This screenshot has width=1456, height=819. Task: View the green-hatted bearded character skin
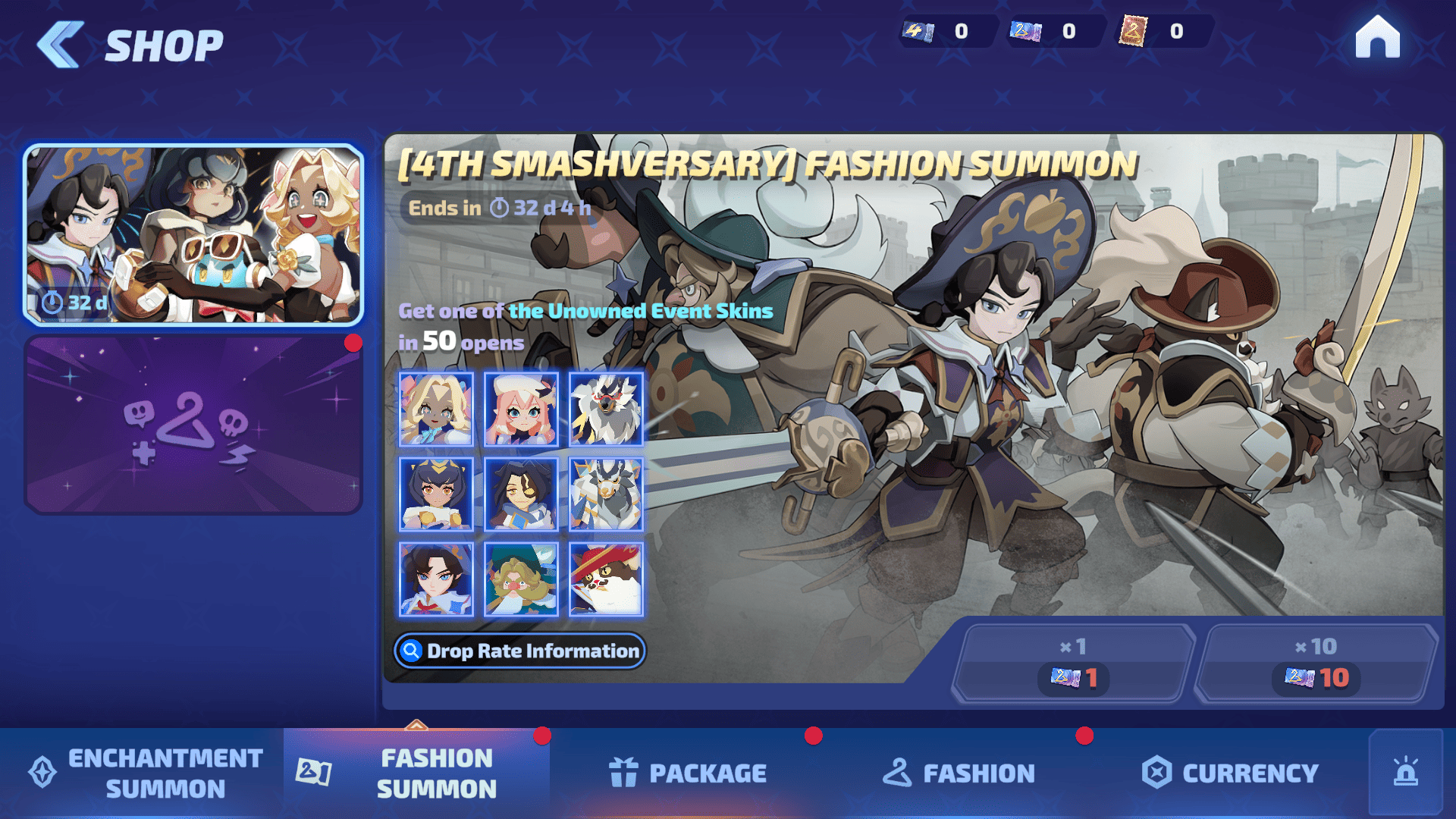tap(521, 579)
